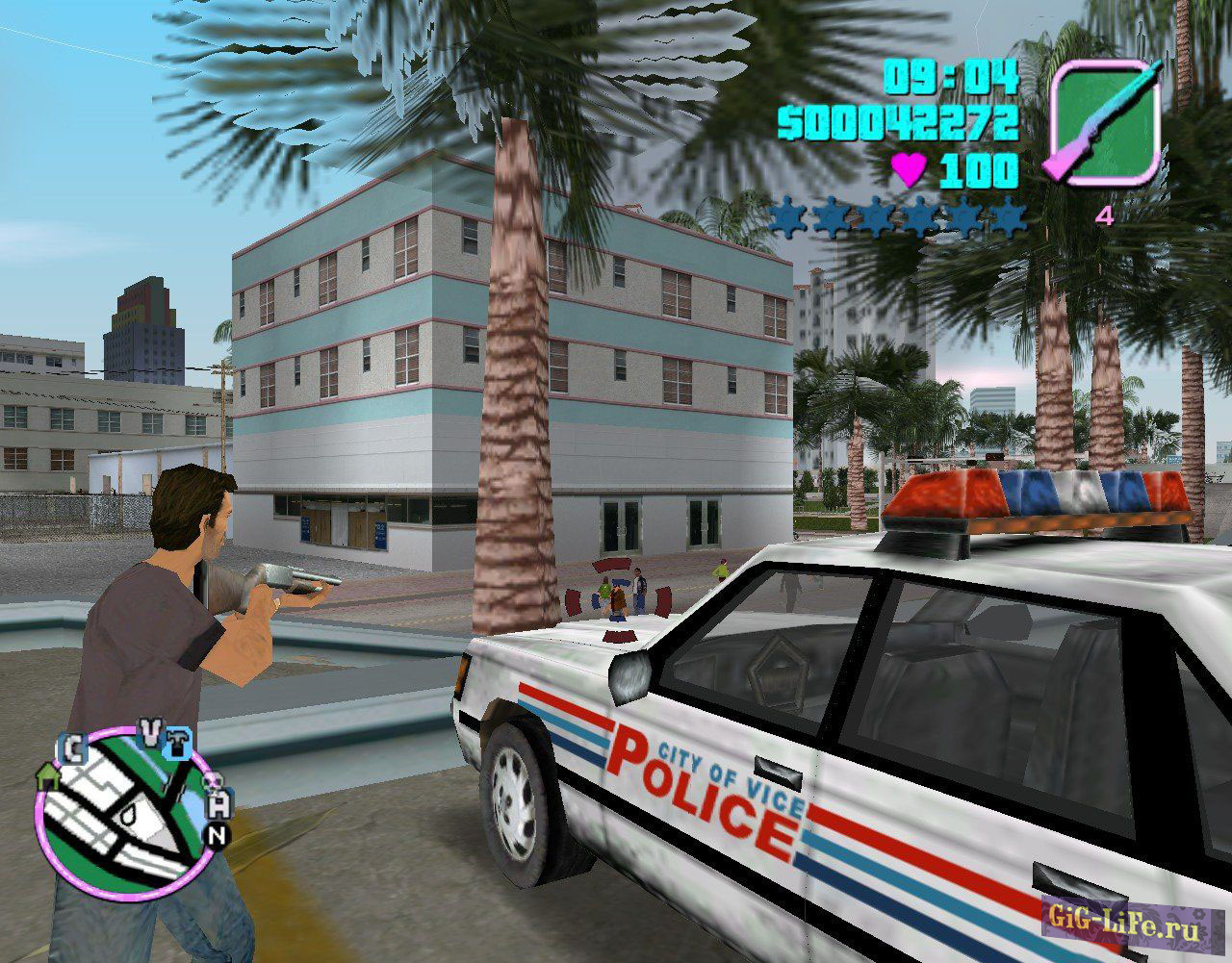Click the skull blip on the minimap
This screenshot has width=1232, height=963.
point(215,782)
